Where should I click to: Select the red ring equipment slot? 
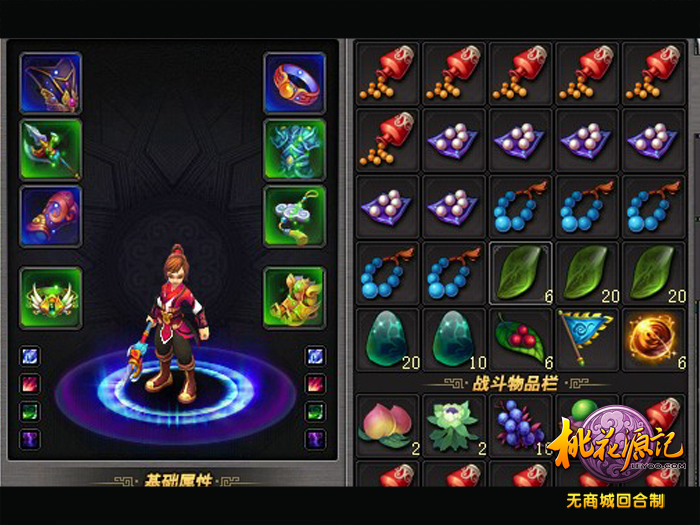(x=294, y=83)
